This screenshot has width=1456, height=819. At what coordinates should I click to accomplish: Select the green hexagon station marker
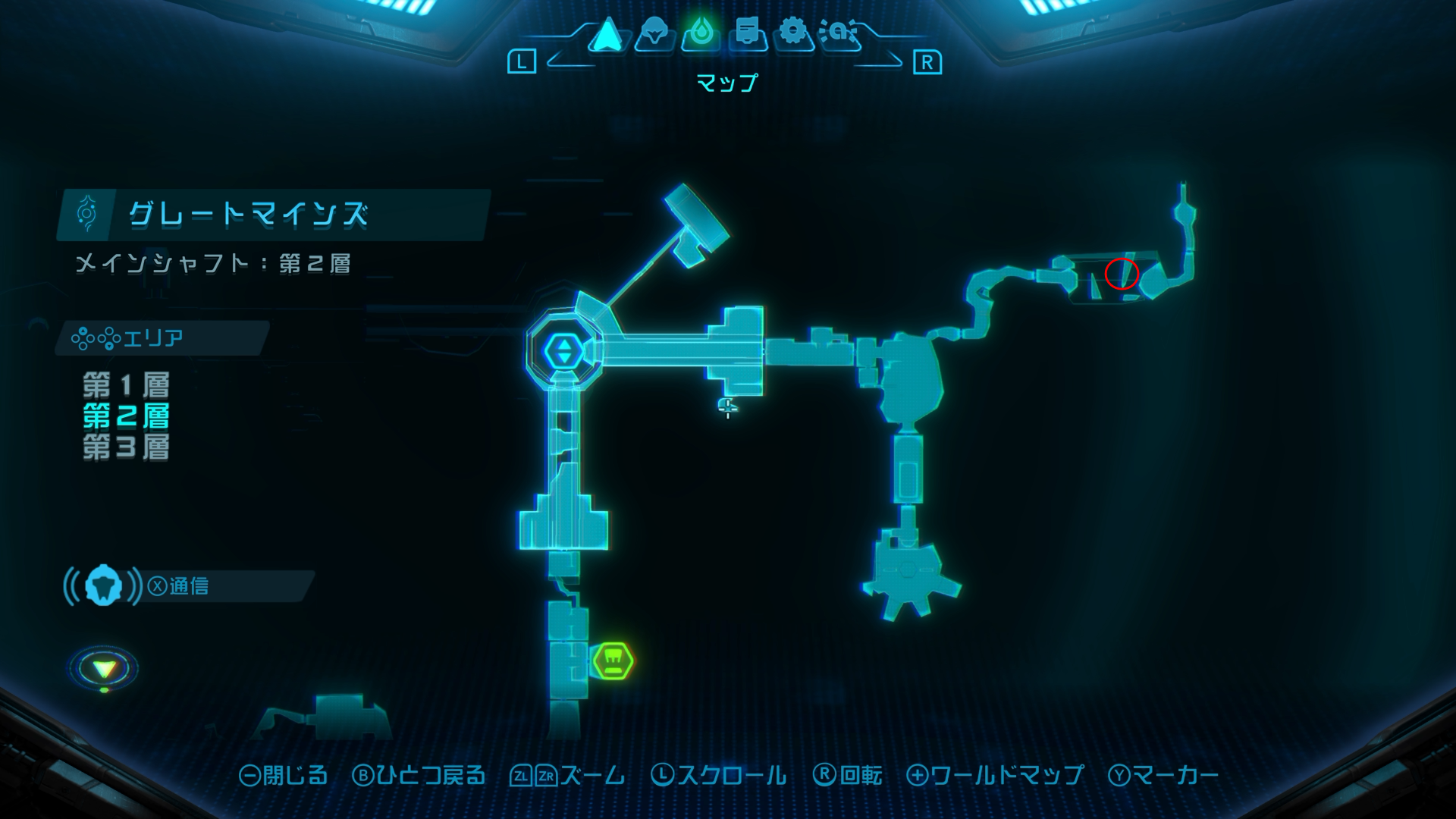613,661
